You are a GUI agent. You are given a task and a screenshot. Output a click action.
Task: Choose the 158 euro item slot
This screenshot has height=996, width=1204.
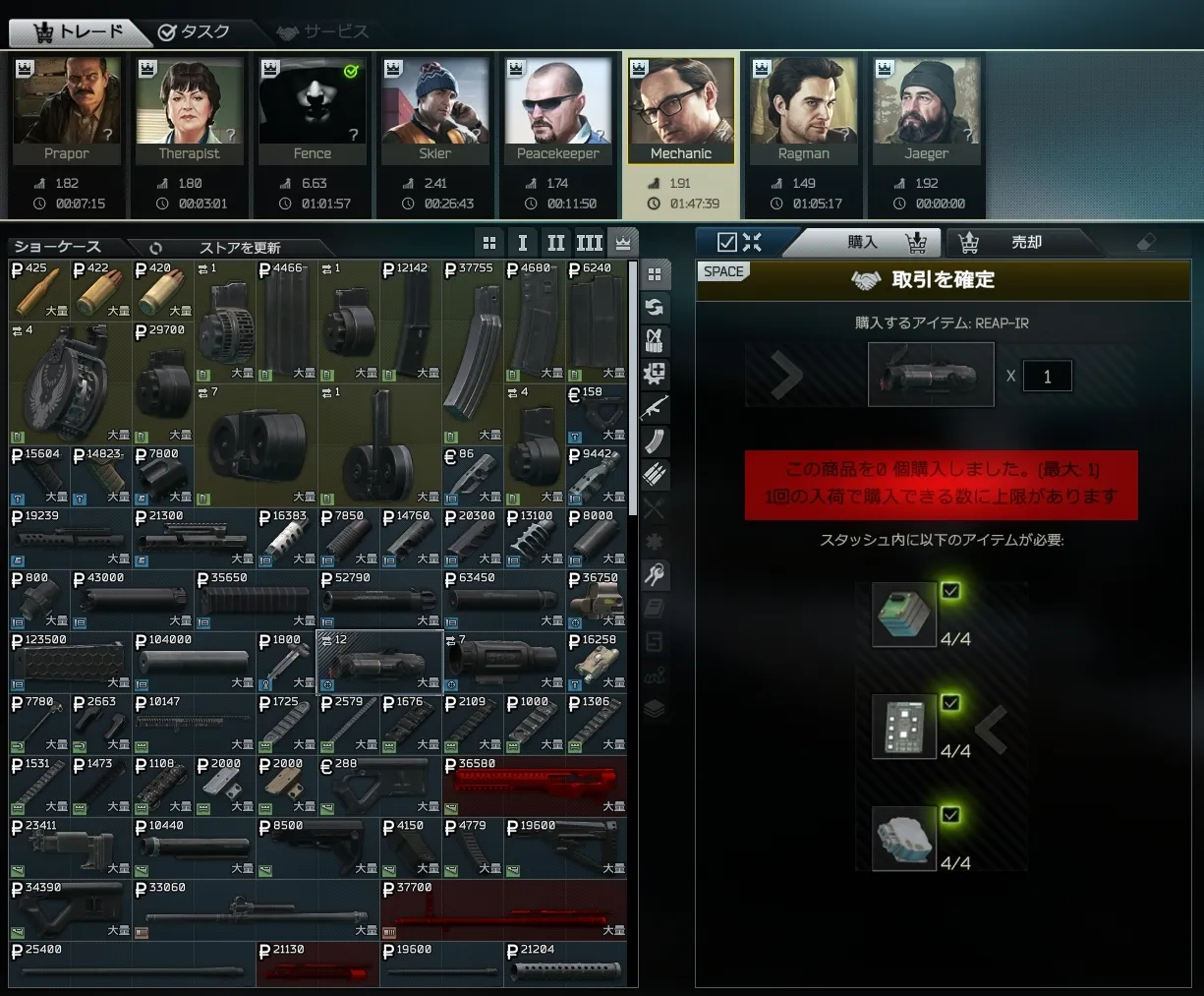coord(597,414)
